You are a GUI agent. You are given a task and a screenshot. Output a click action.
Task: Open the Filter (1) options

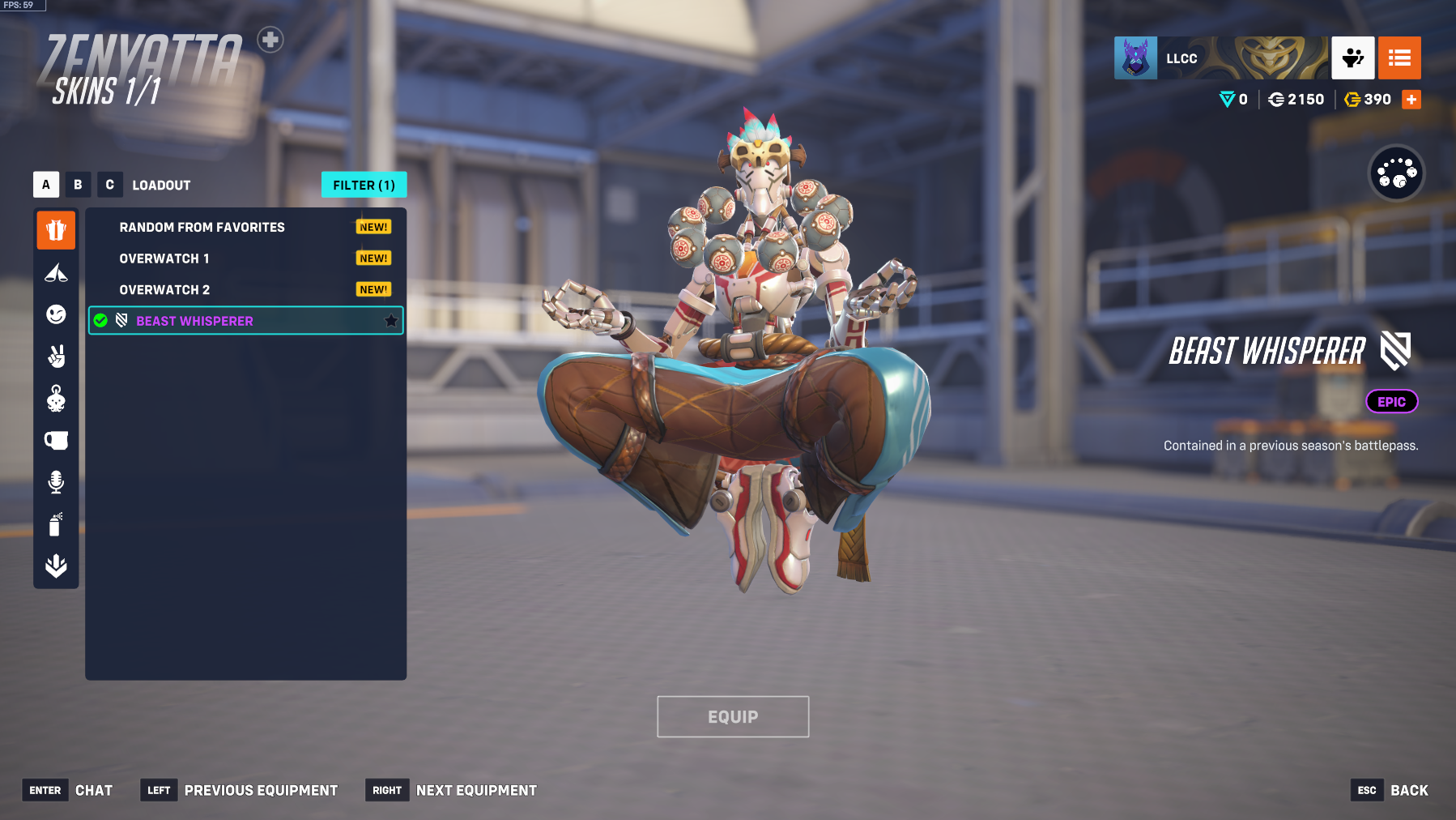(364, 185)
